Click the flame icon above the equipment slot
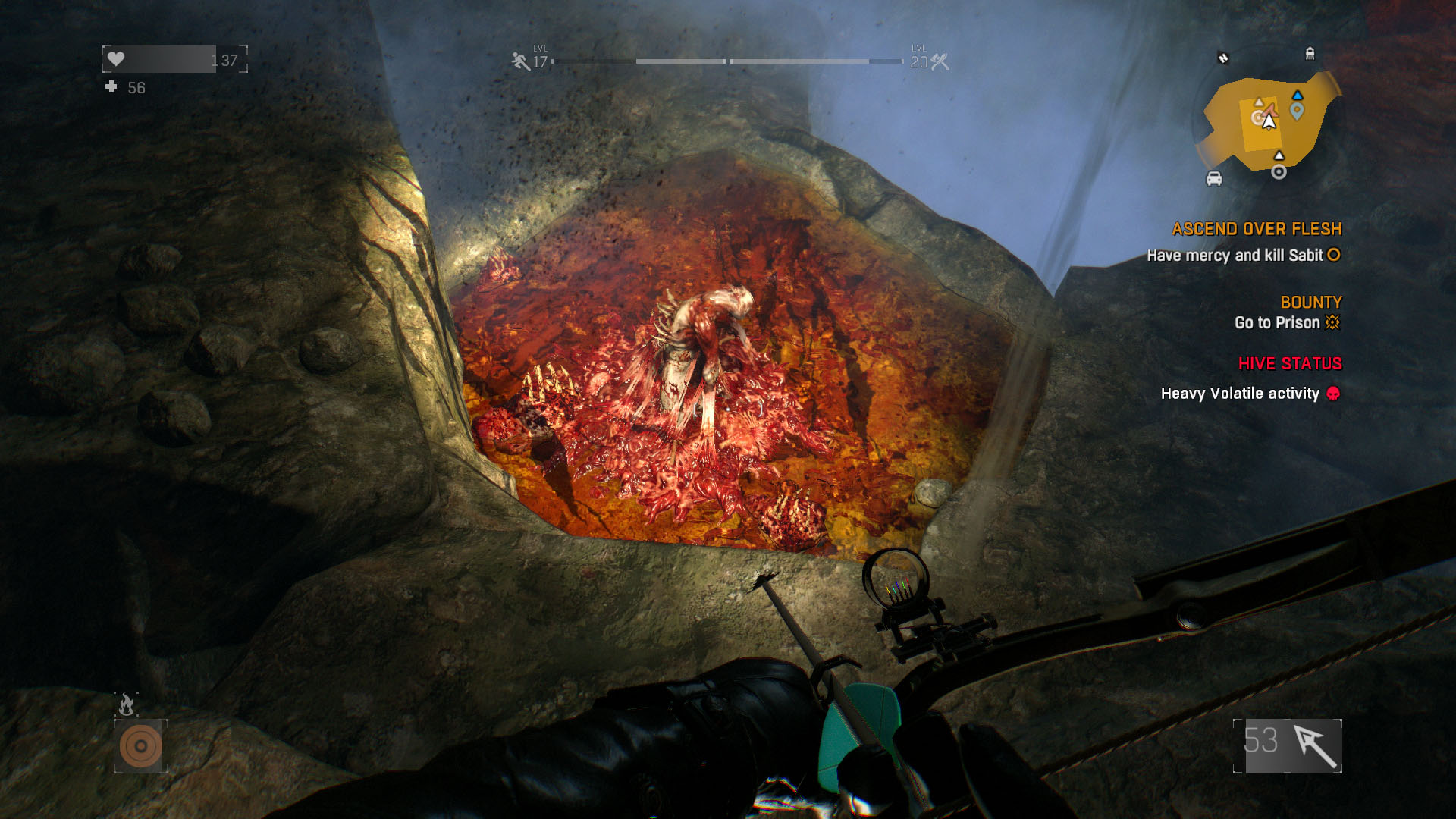1456x819 pixels. tap(127, 705)
